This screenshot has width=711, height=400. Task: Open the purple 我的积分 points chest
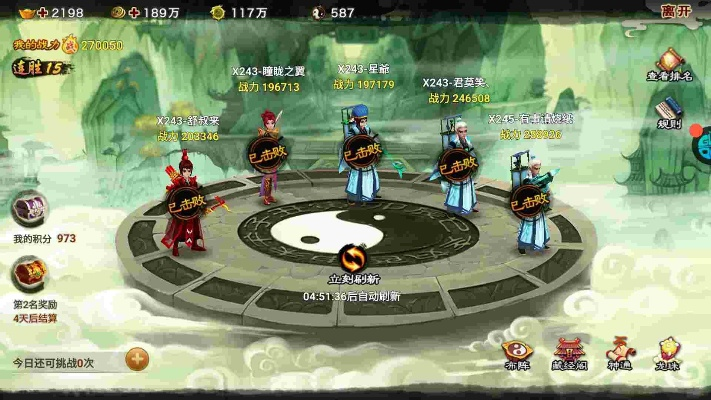28,210
